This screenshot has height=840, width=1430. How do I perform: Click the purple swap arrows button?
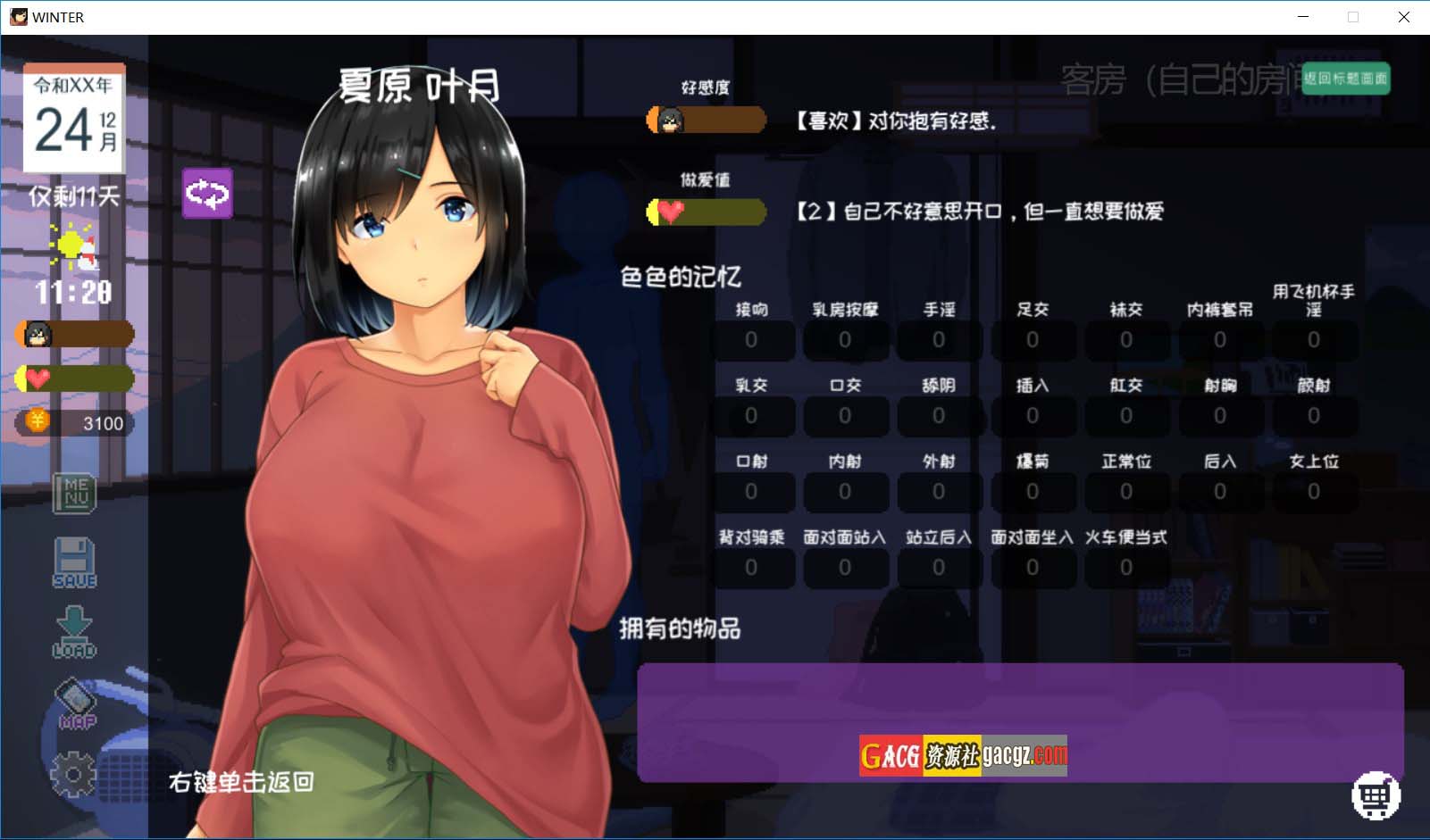tap(207, 193)
